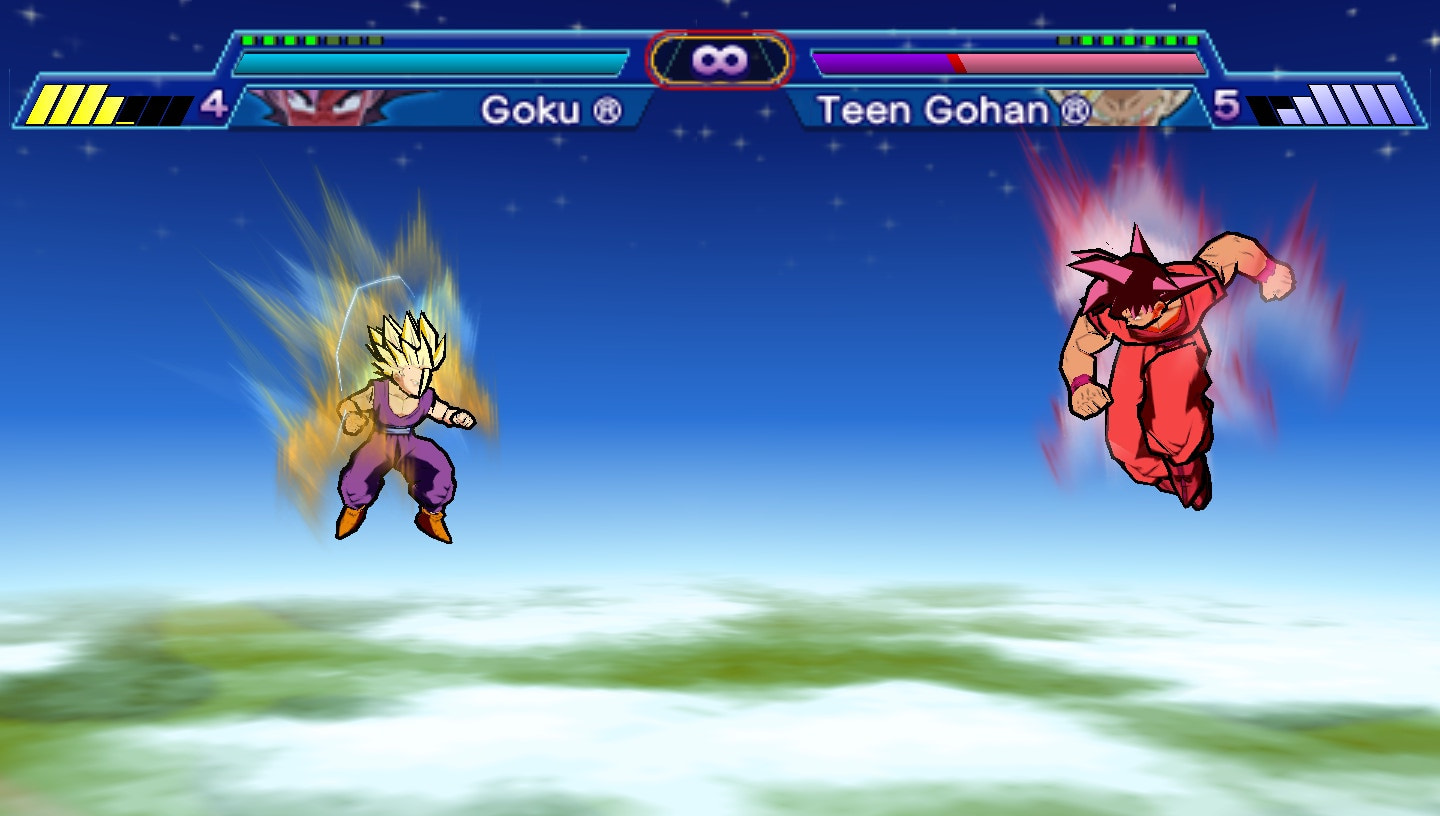Open the timer capsule in the center

[x=719, y=58]
